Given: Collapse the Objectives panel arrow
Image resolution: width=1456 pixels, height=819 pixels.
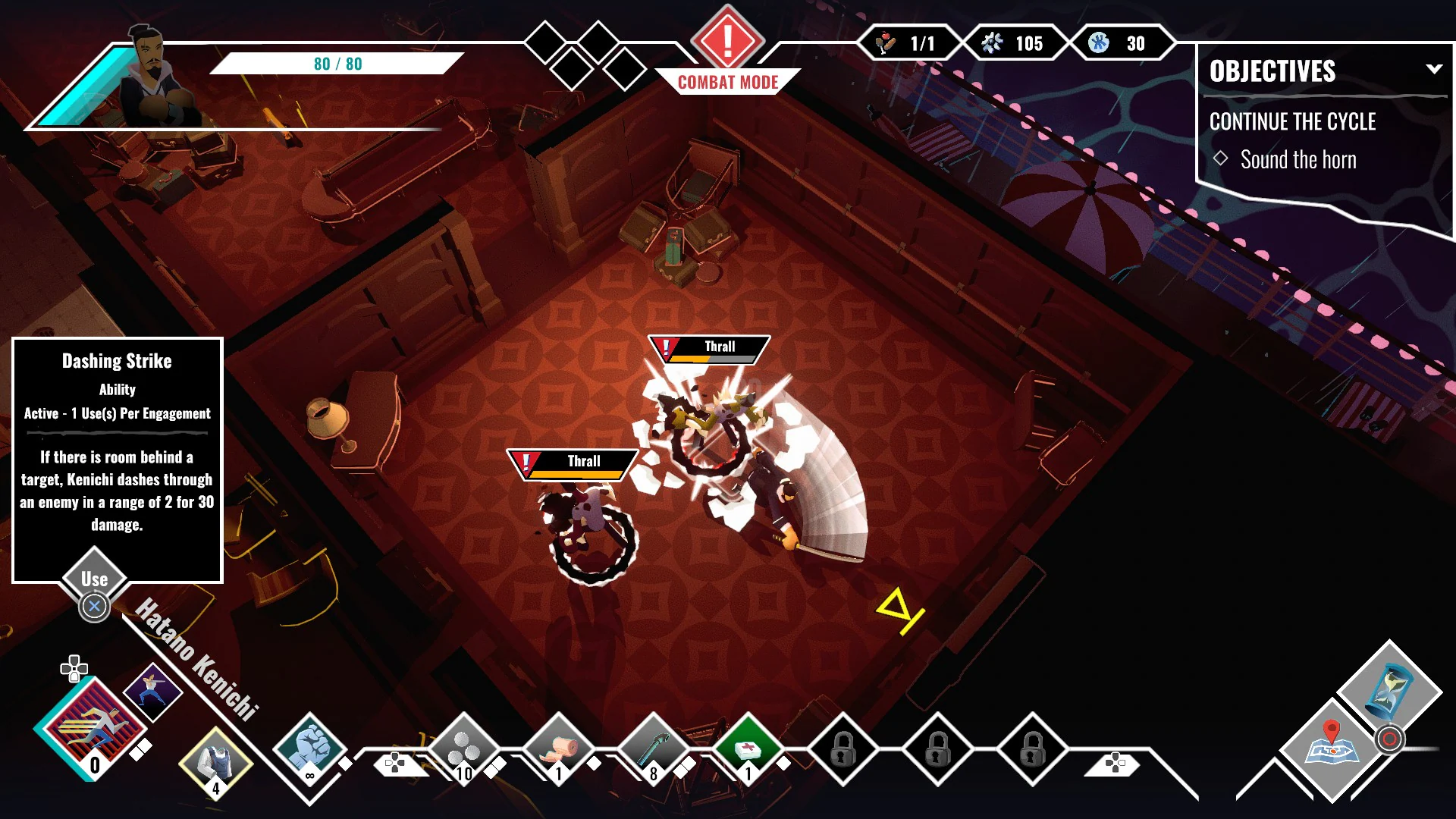Looking at the screenshot, I should pos(1433,69).
